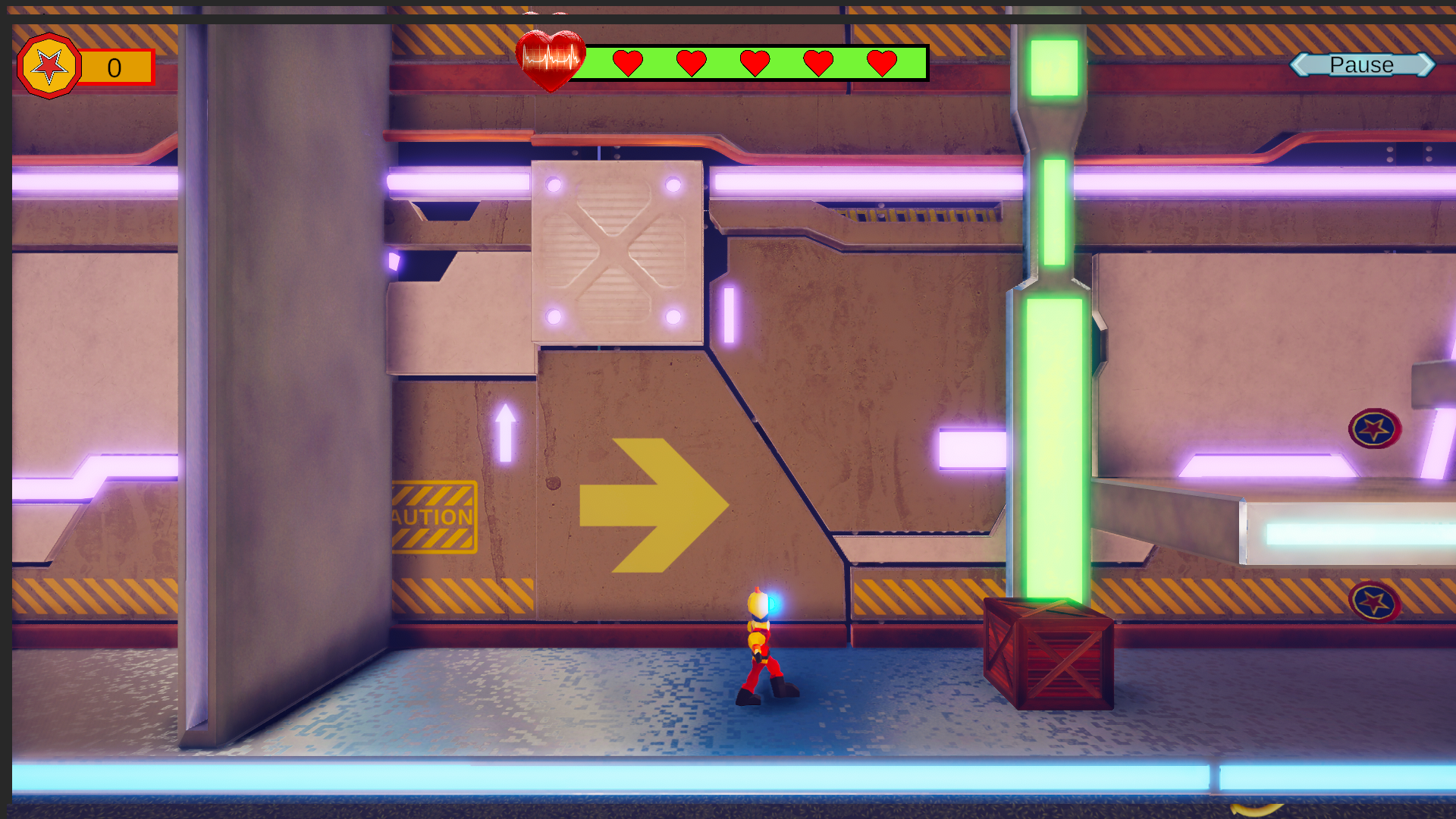Viewport: 1456px width, 819px height.
Task: Click the left chevron on the Pause control
Action: point(1301,65)
